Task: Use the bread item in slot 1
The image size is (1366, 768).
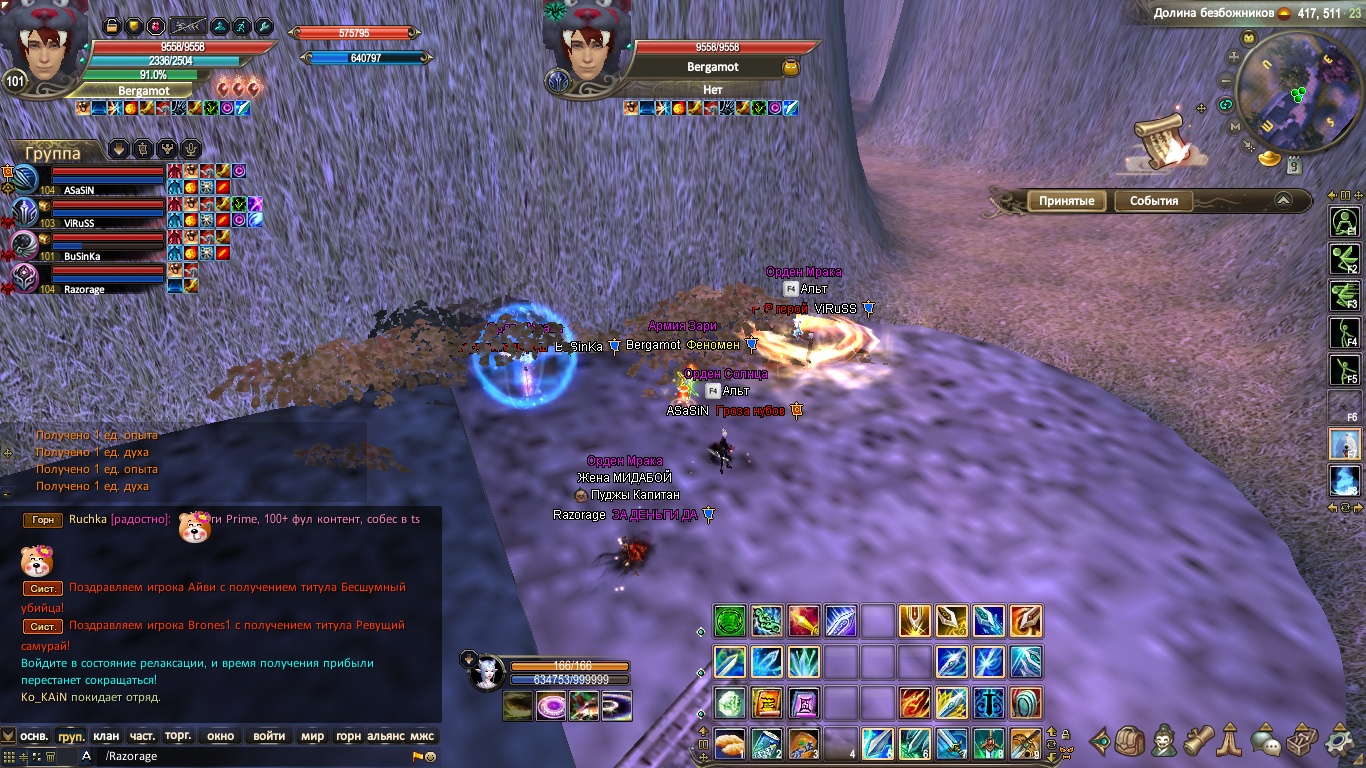Action: 729,744
